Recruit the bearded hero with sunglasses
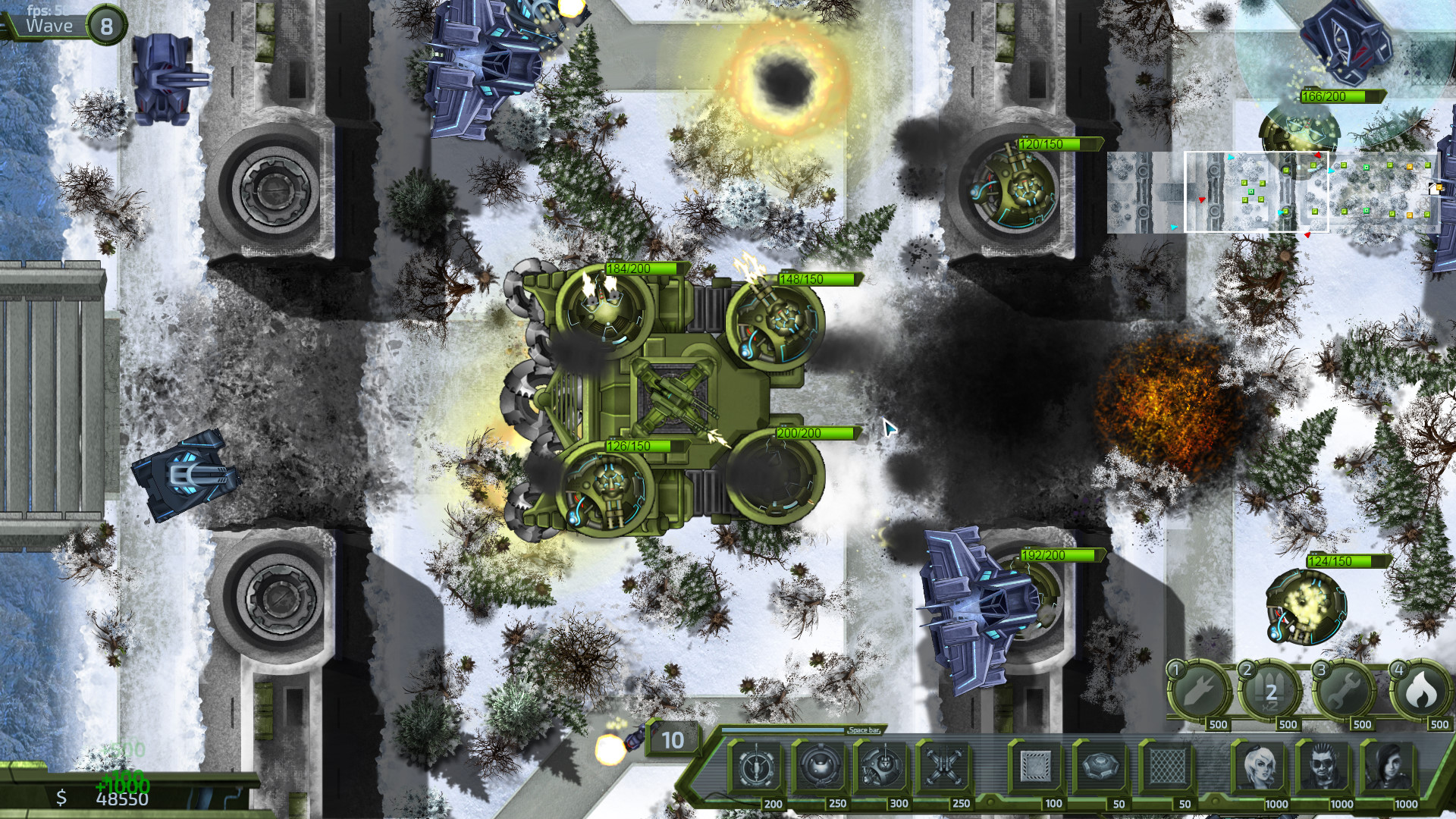The width and height of the screenshot is (1456, 819). (x=1325, y=767)
